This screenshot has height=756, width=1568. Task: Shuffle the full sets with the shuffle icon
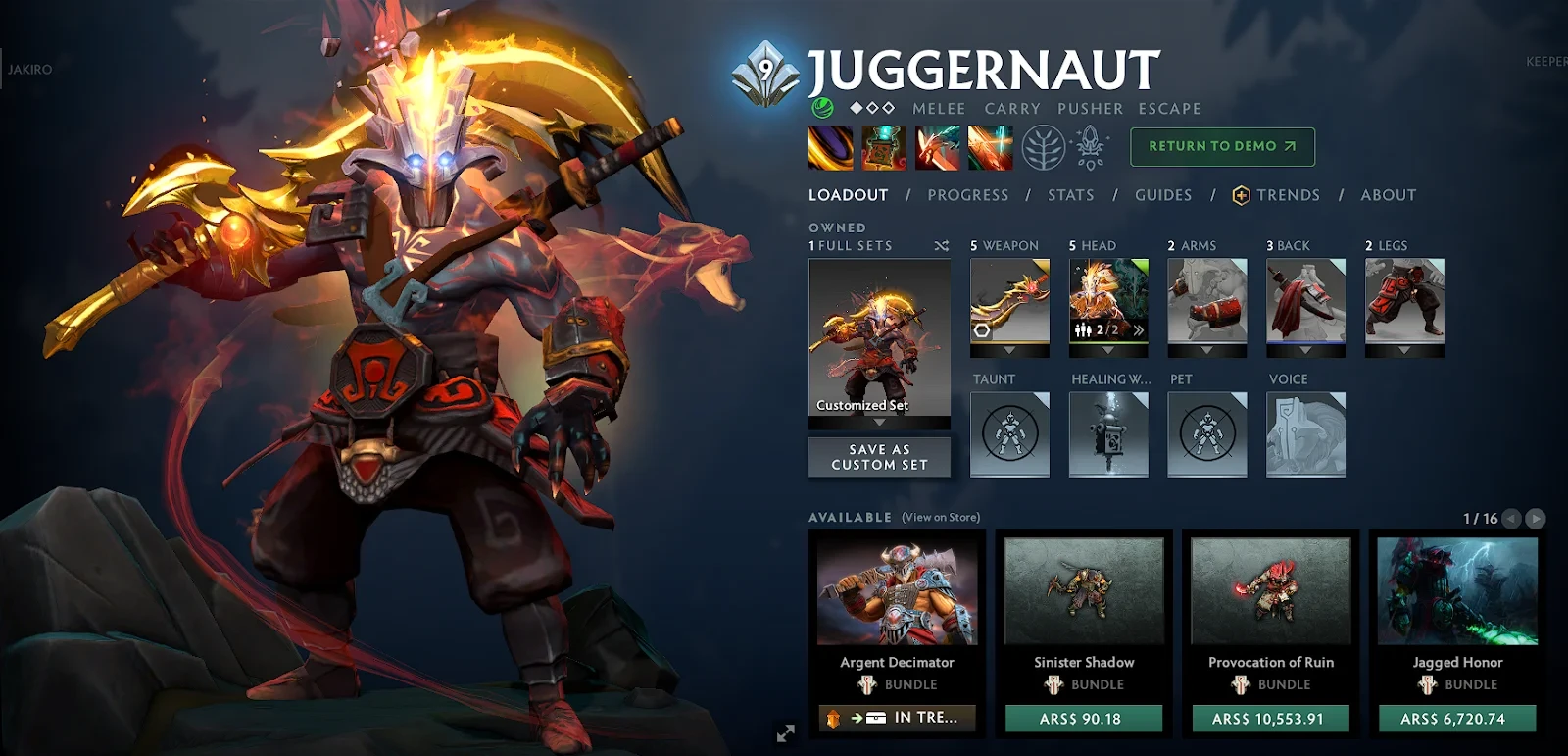pyautogui.click(x=942, y=246)
